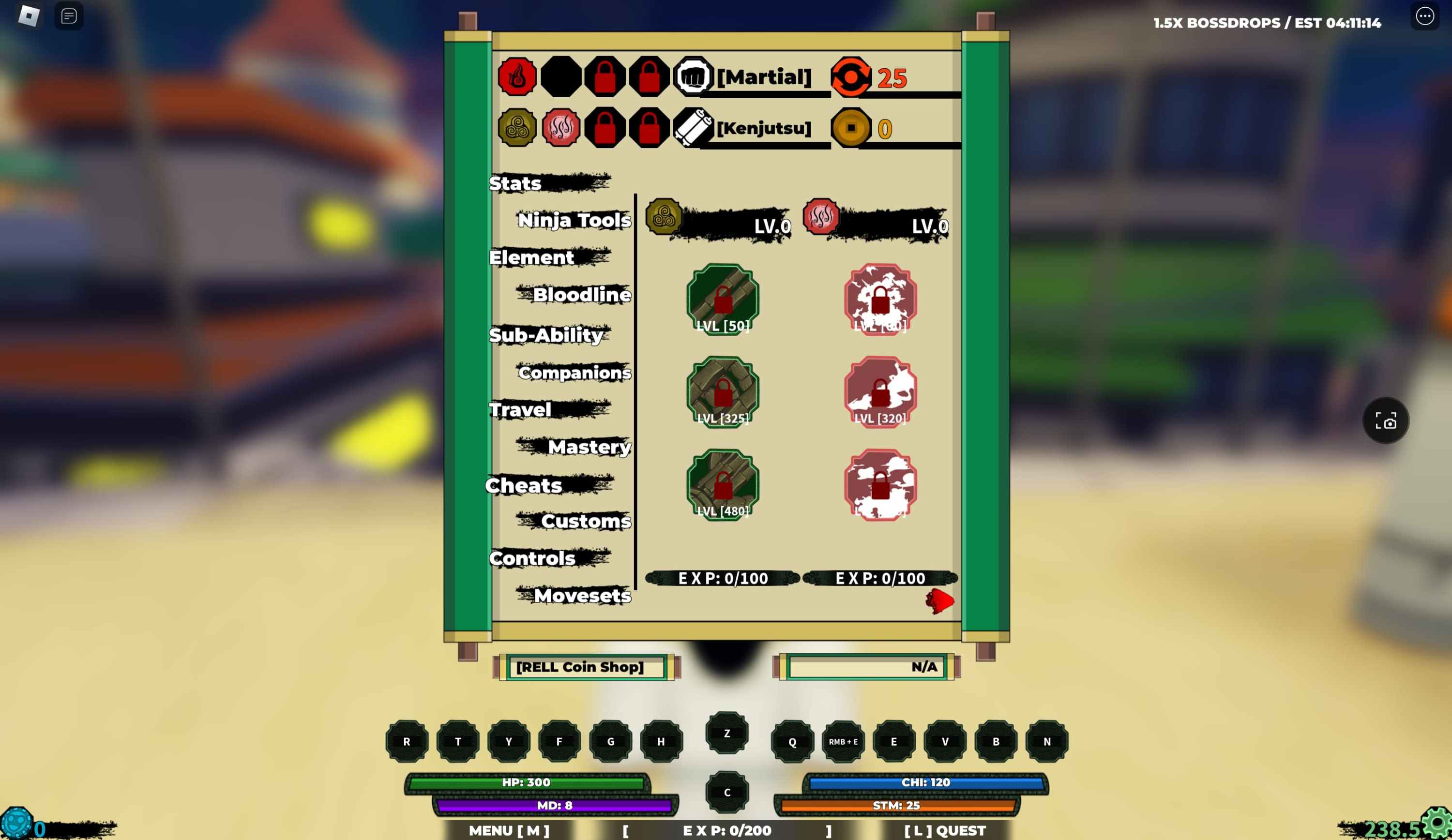Click the MENU [M] button
1452x840 pixels.
[509, 831]
